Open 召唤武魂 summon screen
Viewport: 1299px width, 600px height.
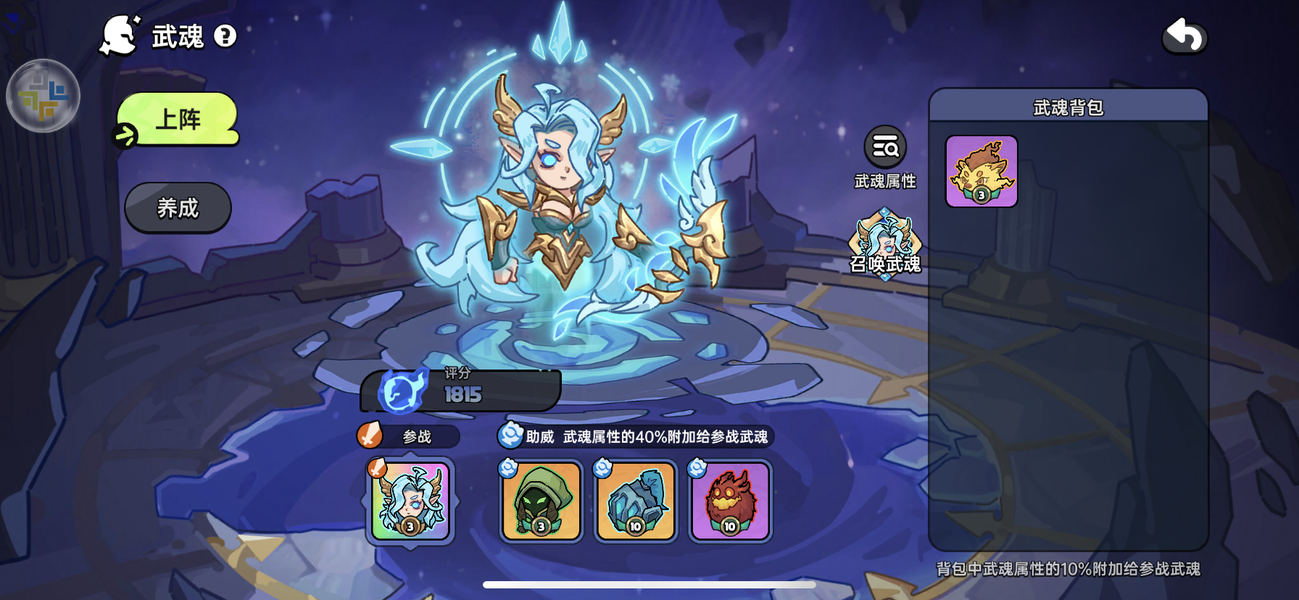pyautogui.click(x=885, y=243)
